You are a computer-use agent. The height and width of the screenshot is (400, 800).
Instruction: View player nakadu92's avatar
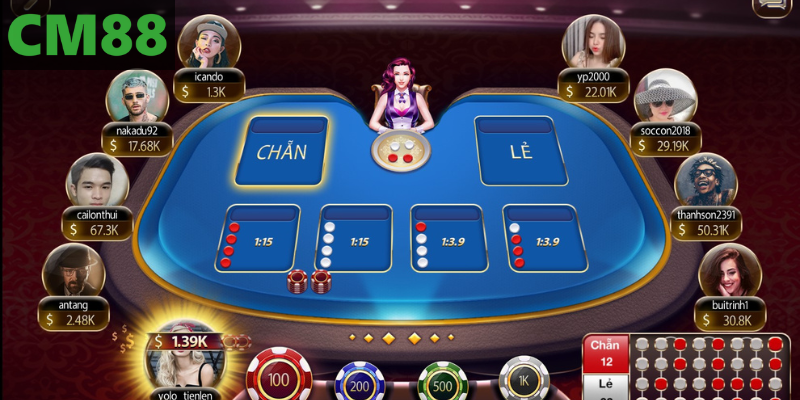click(x=136, y=97)
